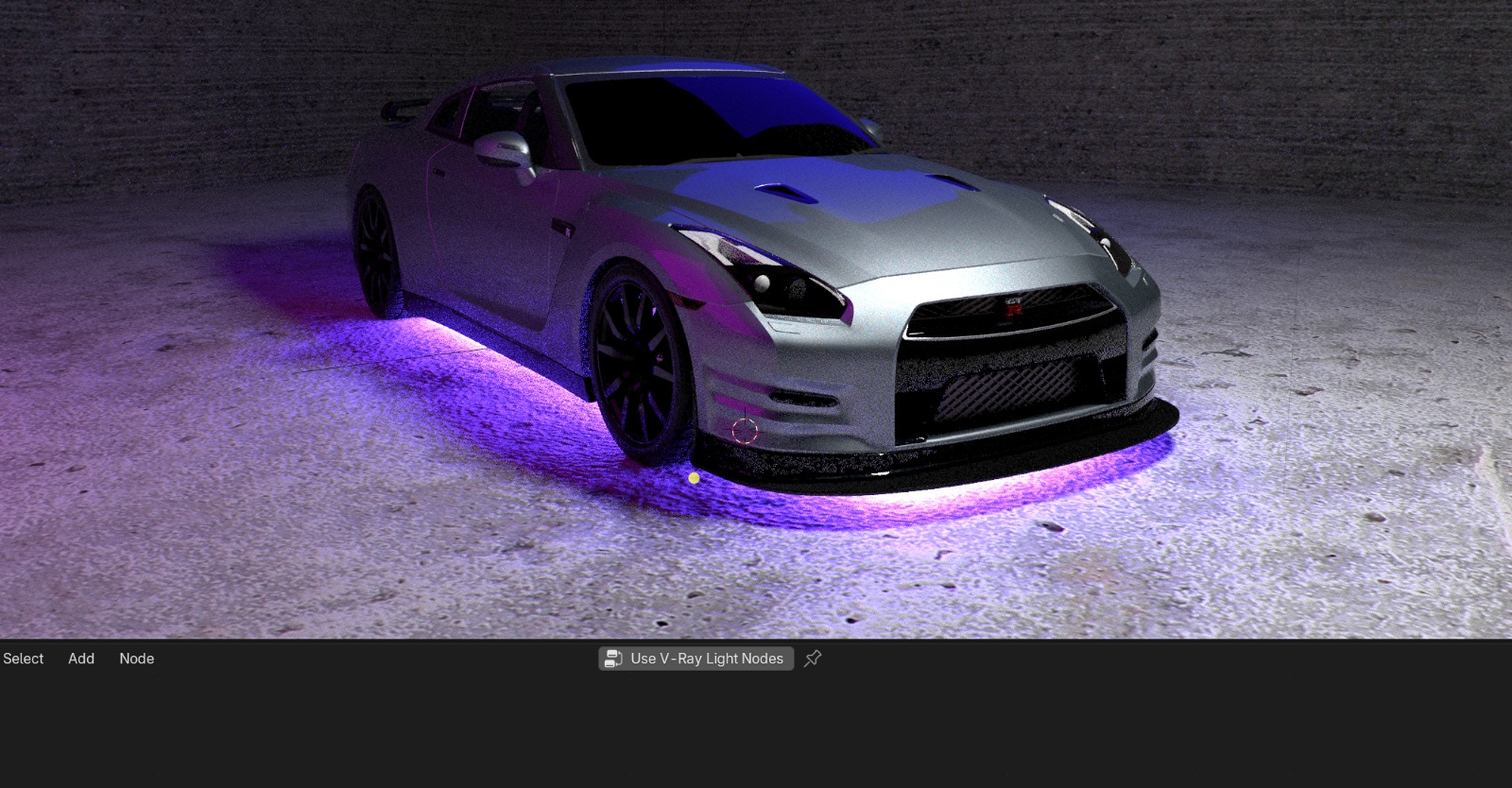The width and height of the screenshot is (1512, 788).
Task: Toggle Use V-Ray Light Nodes button
Action: (x=696, y=659)
